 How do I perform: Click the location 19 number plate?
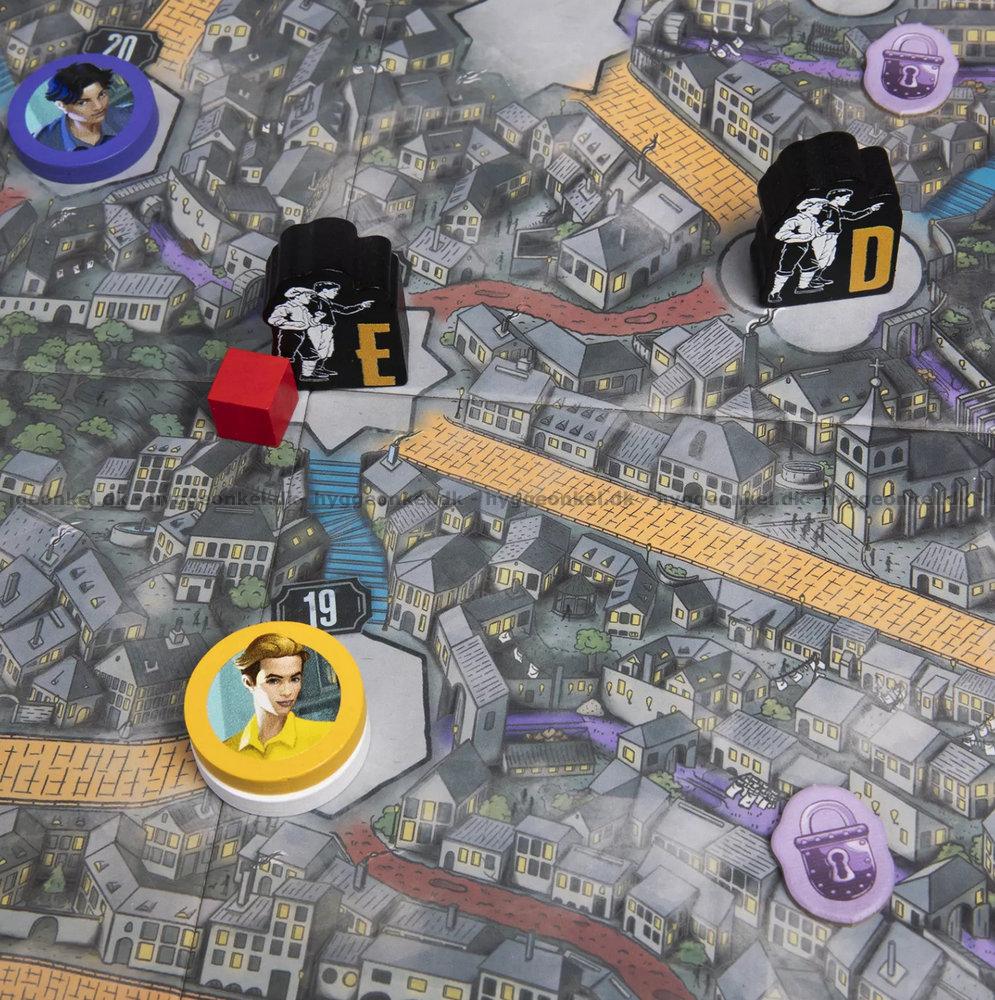pos(321,606)
